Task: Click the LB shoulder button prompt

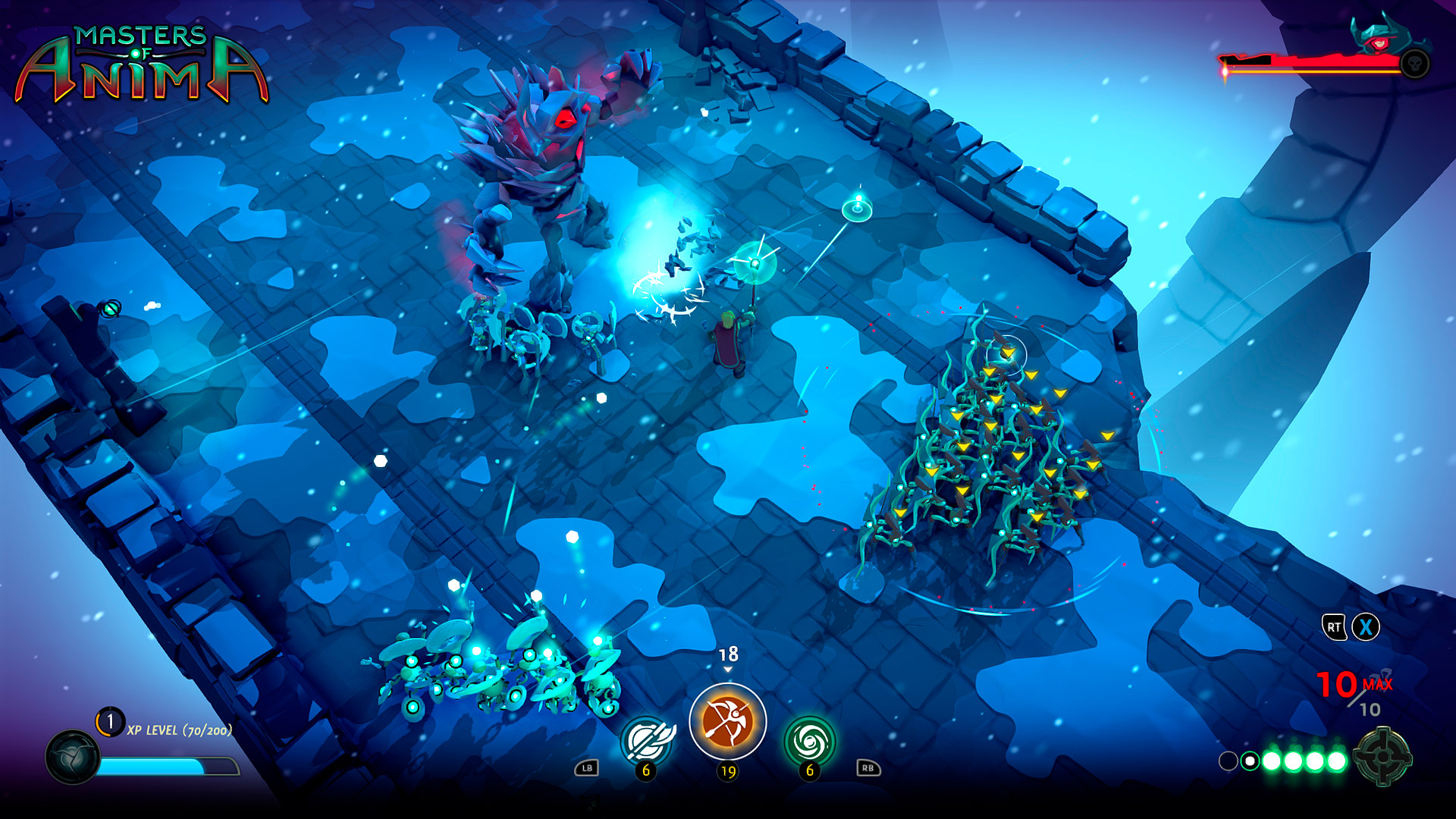Action: [x=585, y=767]
